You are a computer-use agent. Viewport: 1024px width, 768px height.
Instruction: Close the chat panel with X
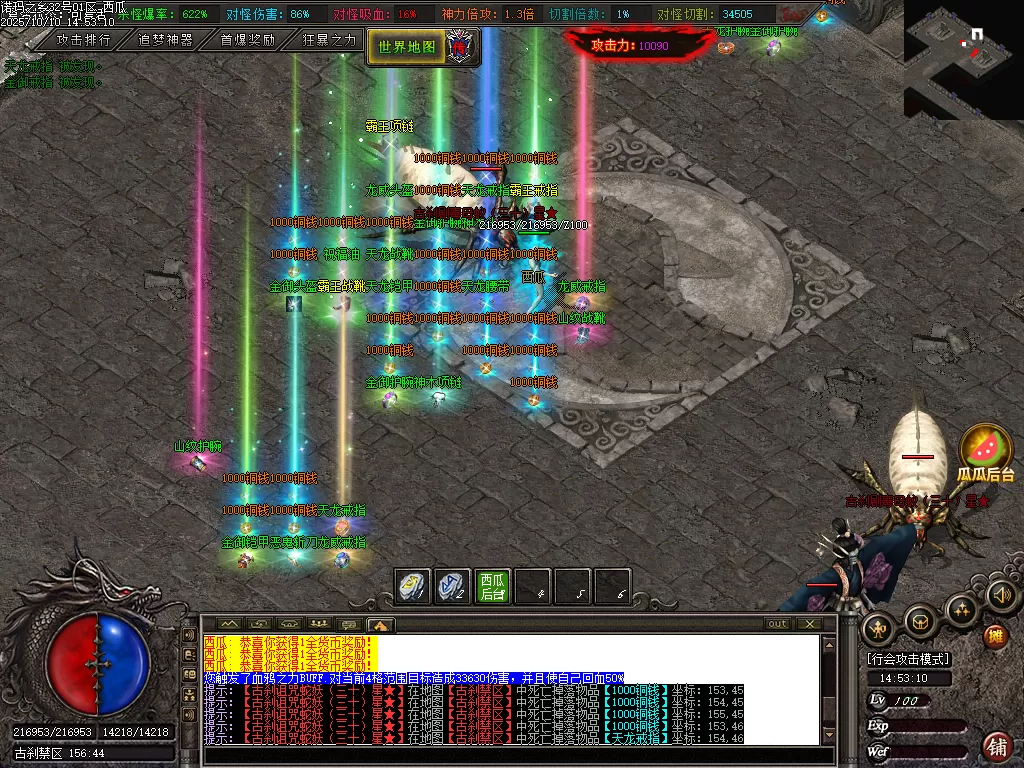[808, 624]
